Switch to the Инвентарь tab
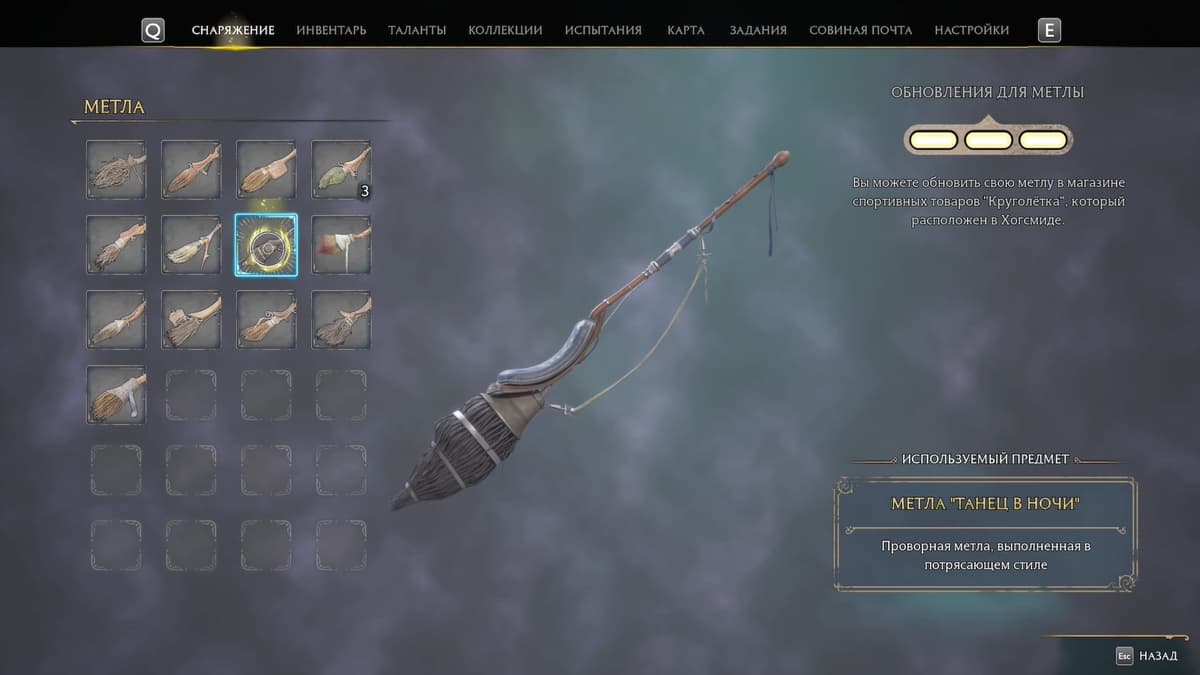Viewport: 1200px width, 675px height. pyautogui.click(x=331, y=30)
